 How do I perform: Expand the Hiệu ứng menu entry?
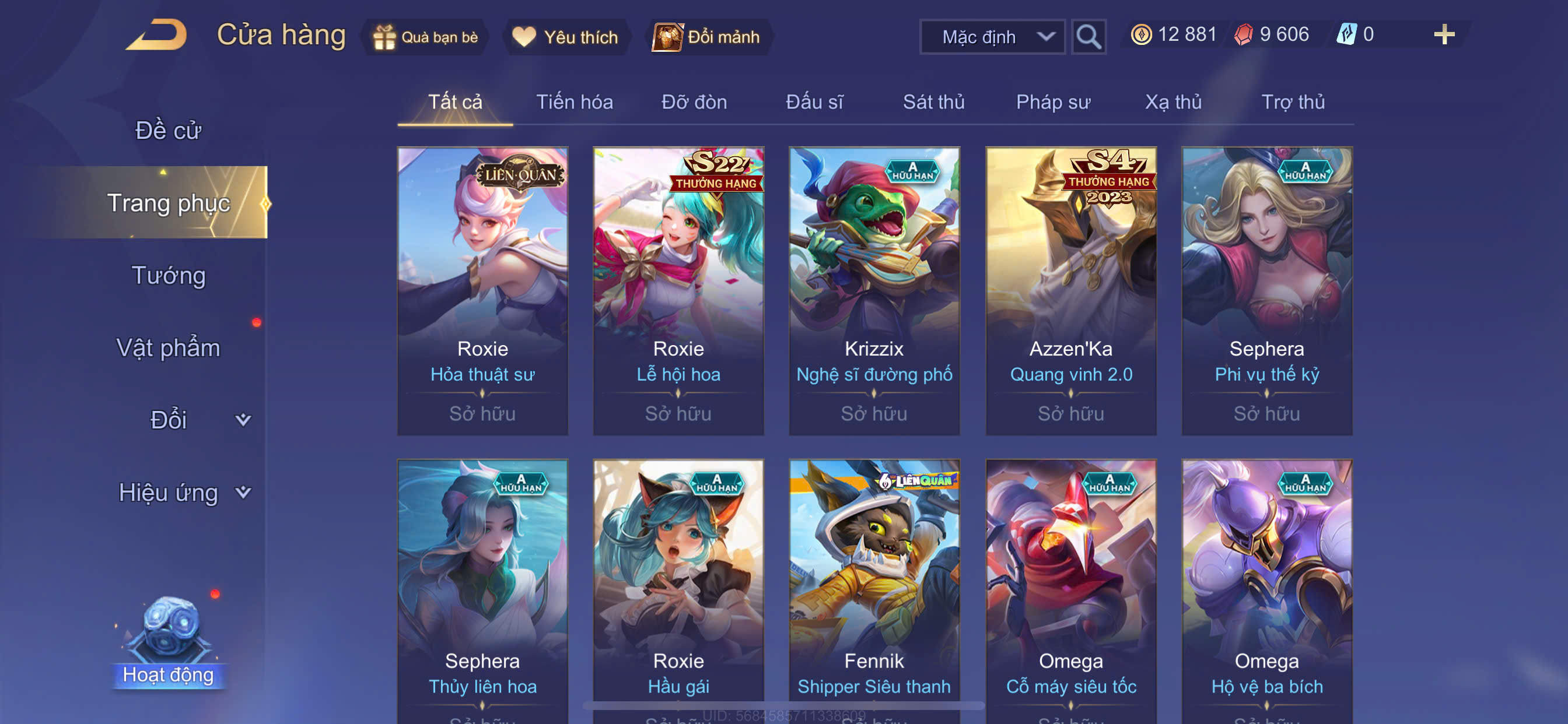pos(183,492)
